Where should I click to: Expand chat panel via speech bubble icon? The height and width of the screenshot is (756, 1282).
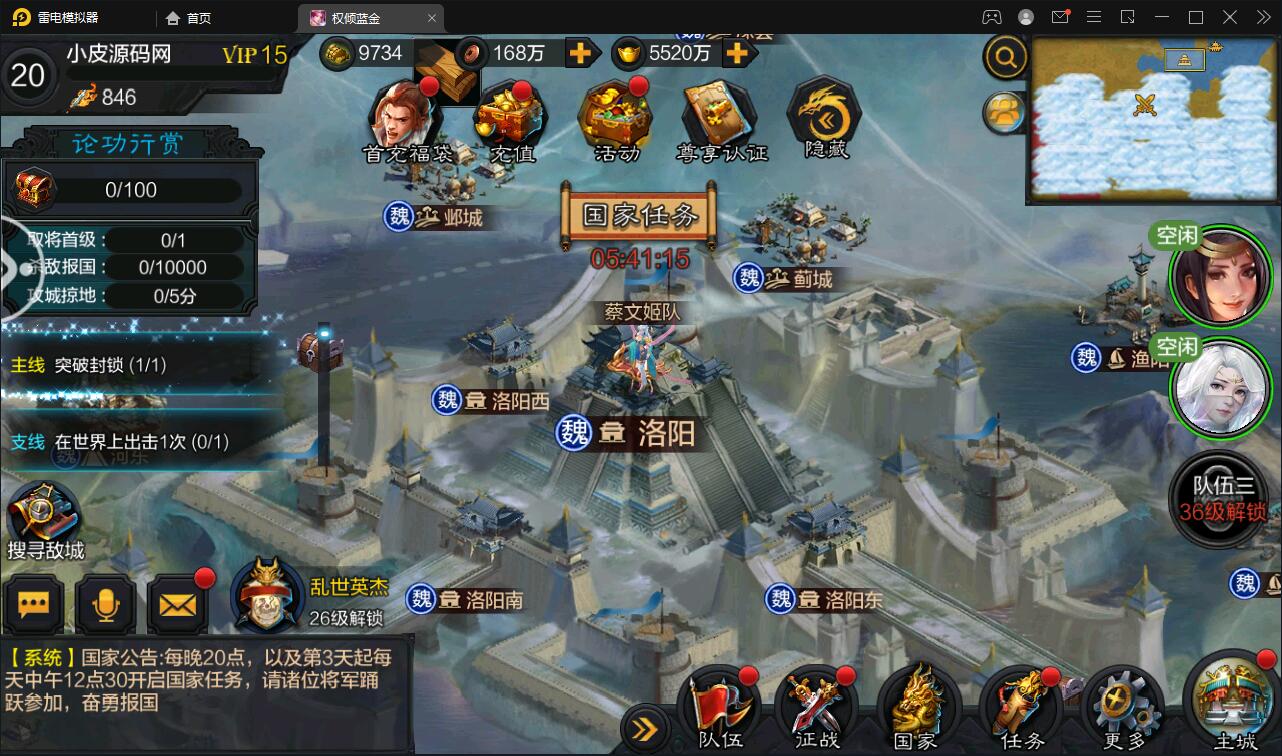pyautogui.click(x=34, y=604)
